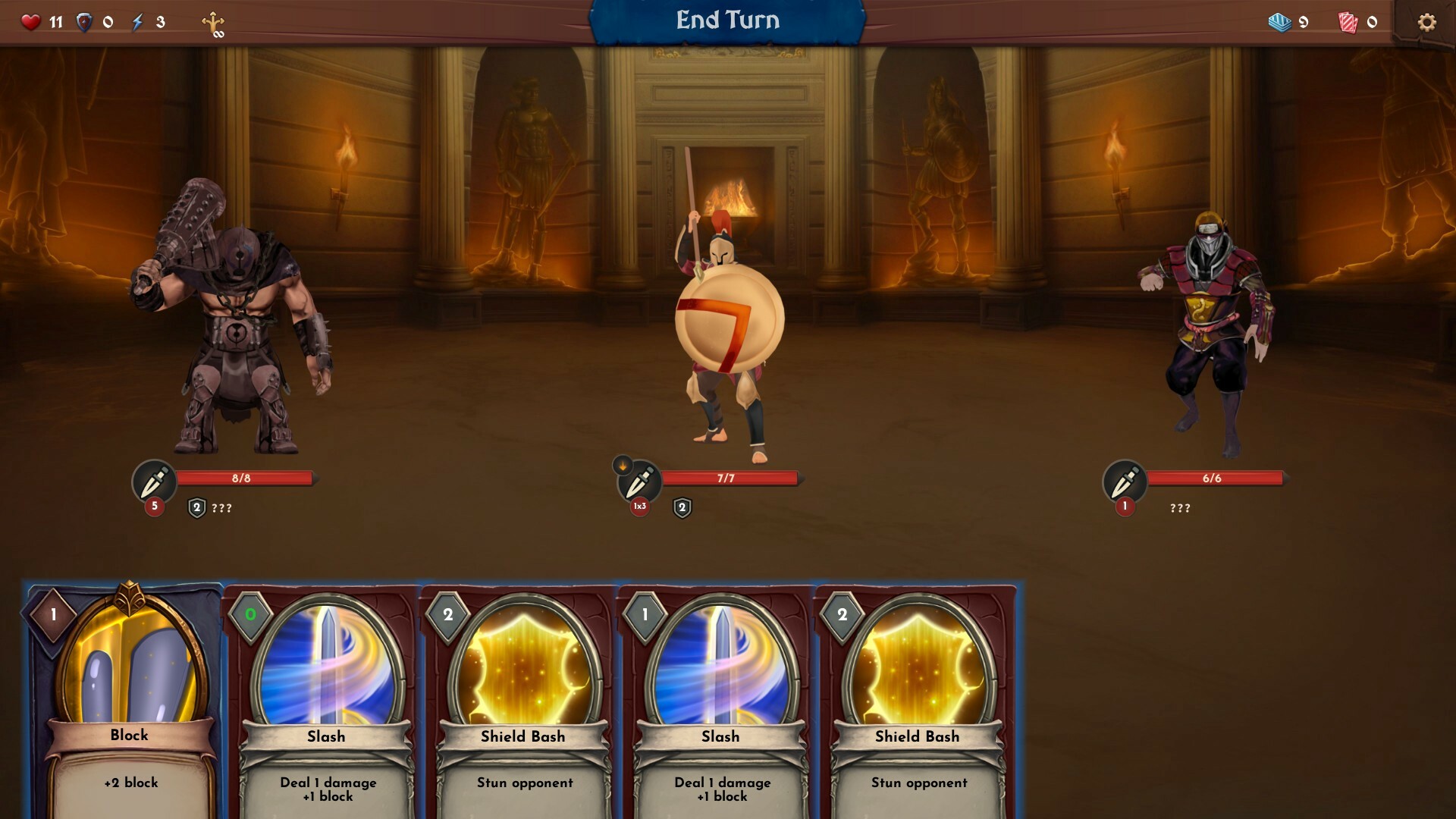
Task: Click the shield badge showing 2 under the brute
Action: tap(196, 506)
